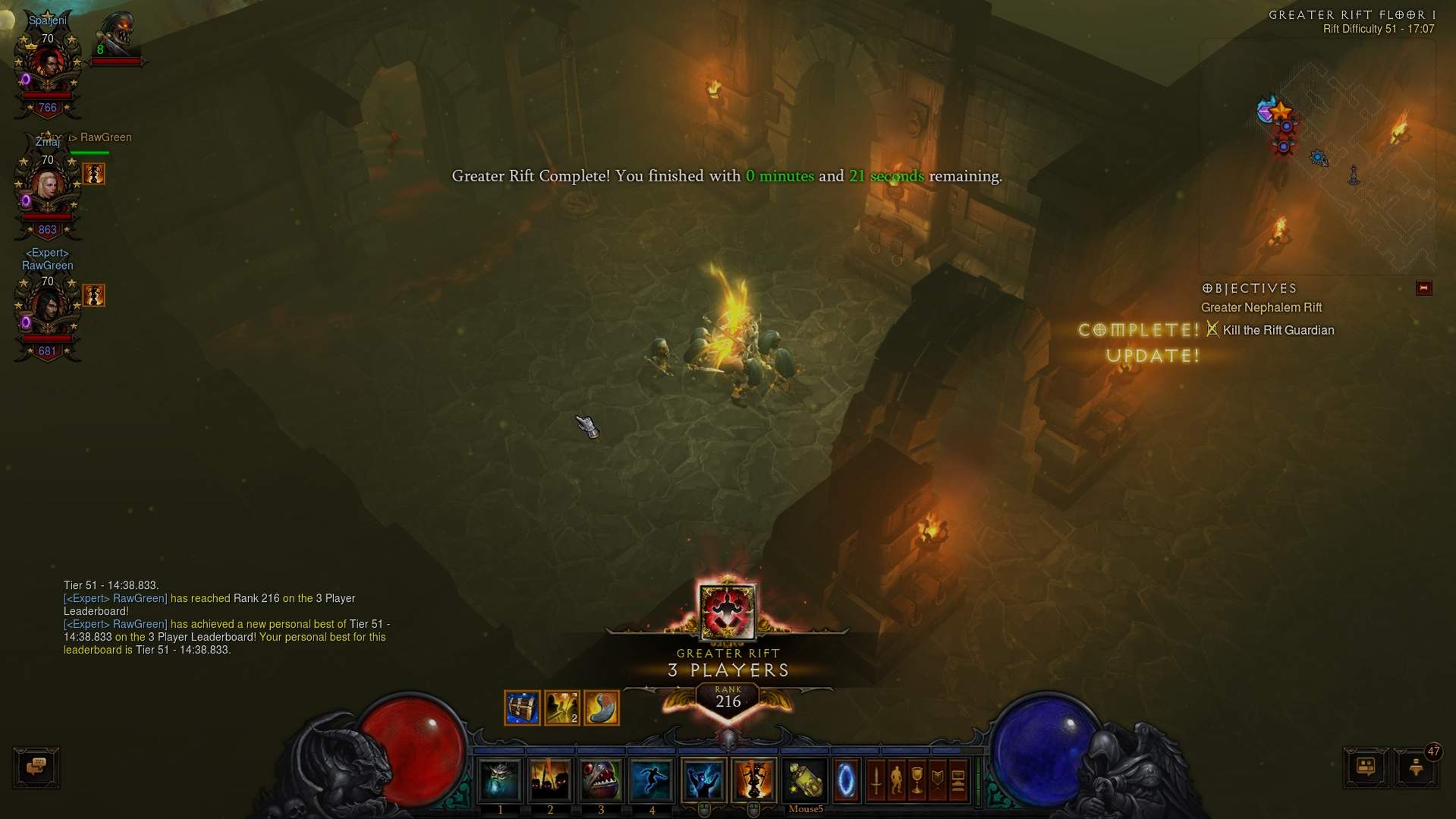The height and width of the screenshot is (819, 1456).
Task: Collapse the Objectives tracker panel
Action: (x=1423, y=288)
